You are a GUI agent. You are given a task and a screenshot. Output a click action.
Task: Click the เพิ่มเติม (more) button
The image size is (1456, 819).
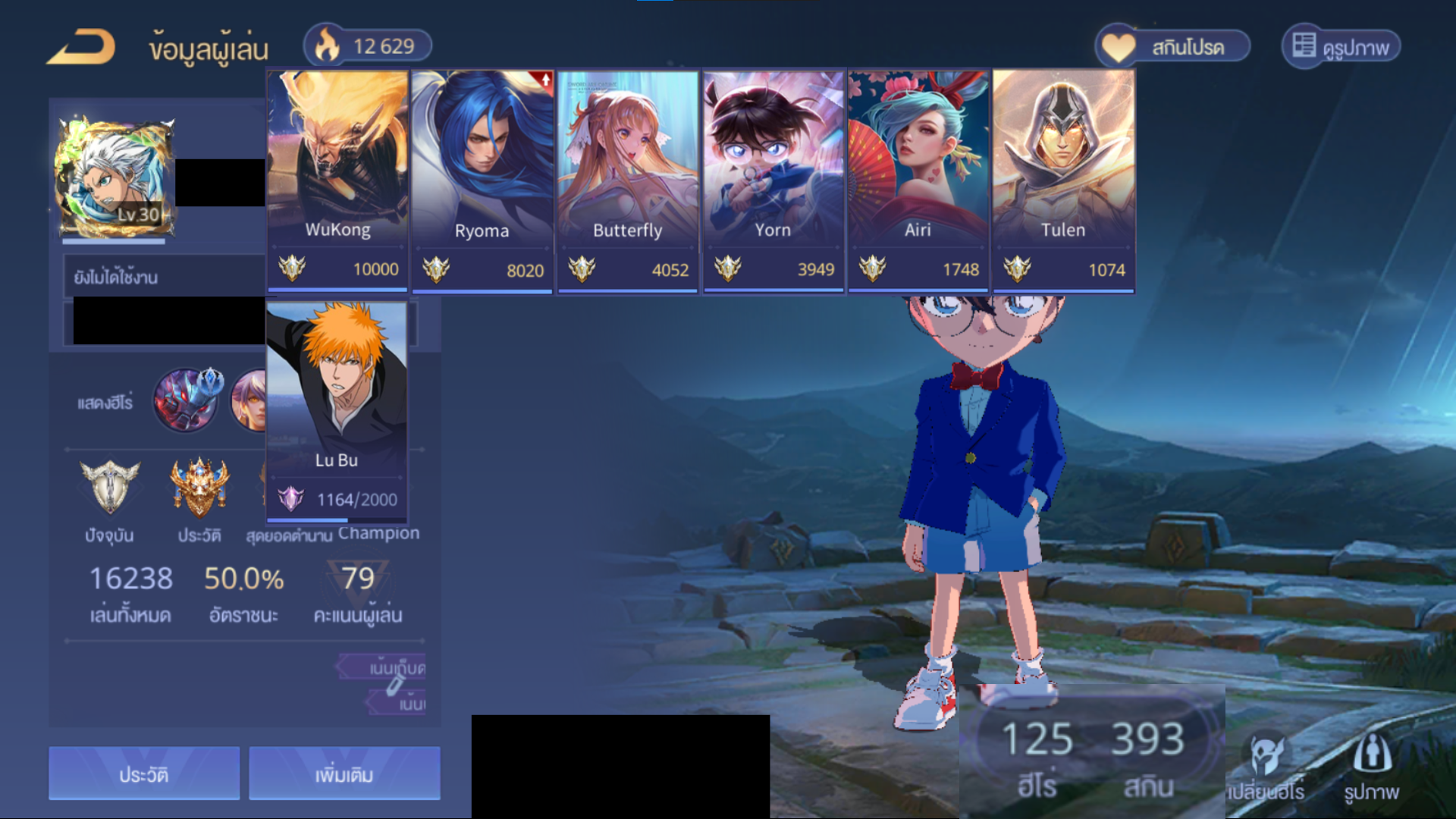(344, 773)
